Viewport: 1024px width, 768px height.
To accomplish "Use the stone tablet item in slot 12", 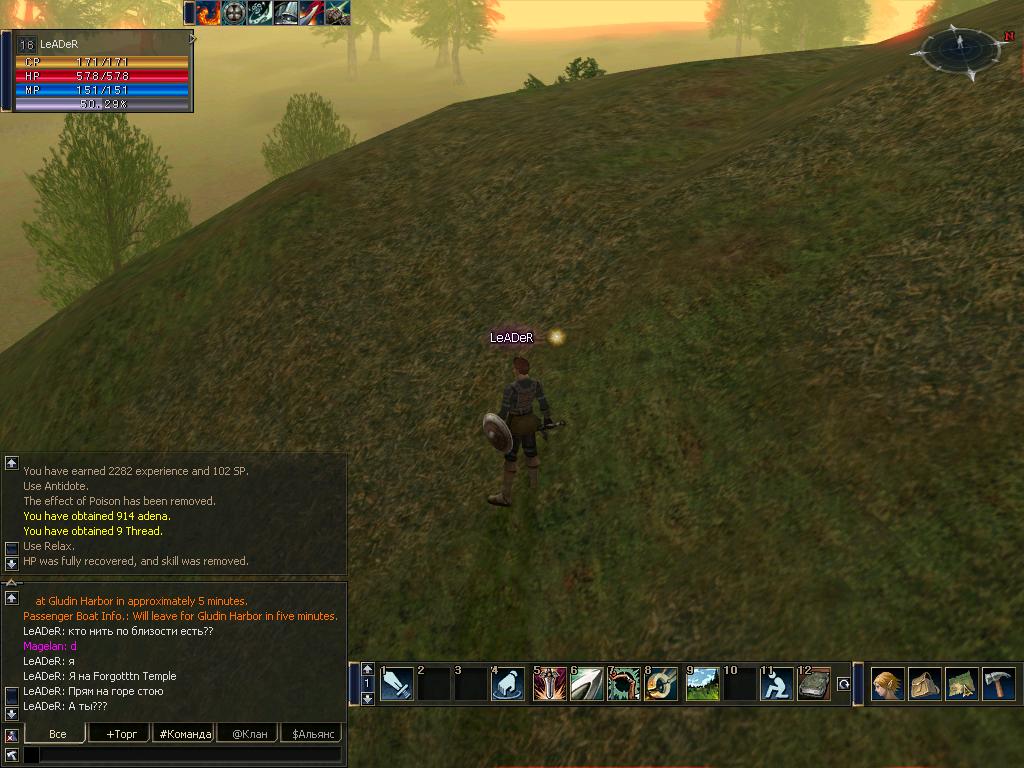I will (814, 685).
